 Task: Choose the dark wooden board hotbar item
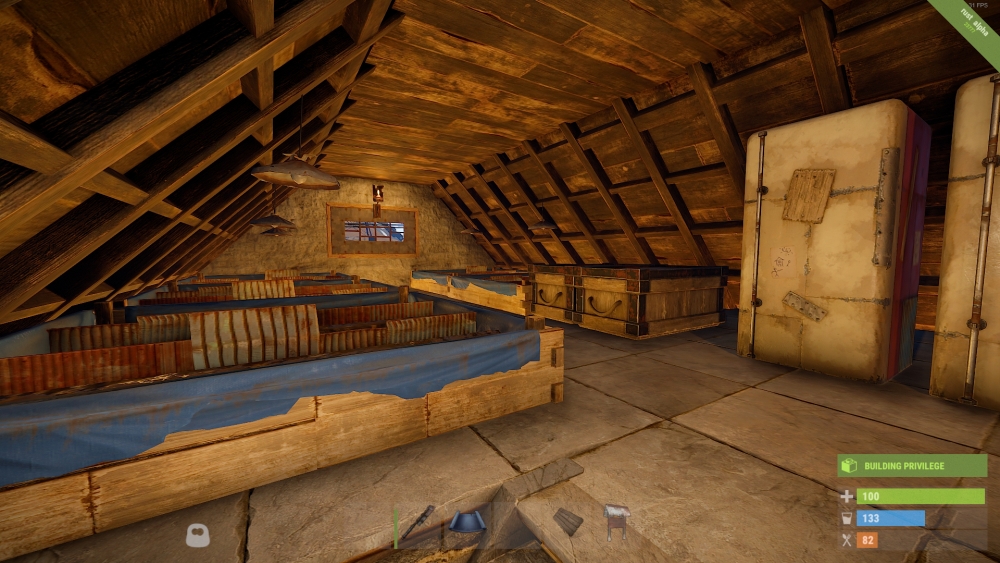[568, 521]
